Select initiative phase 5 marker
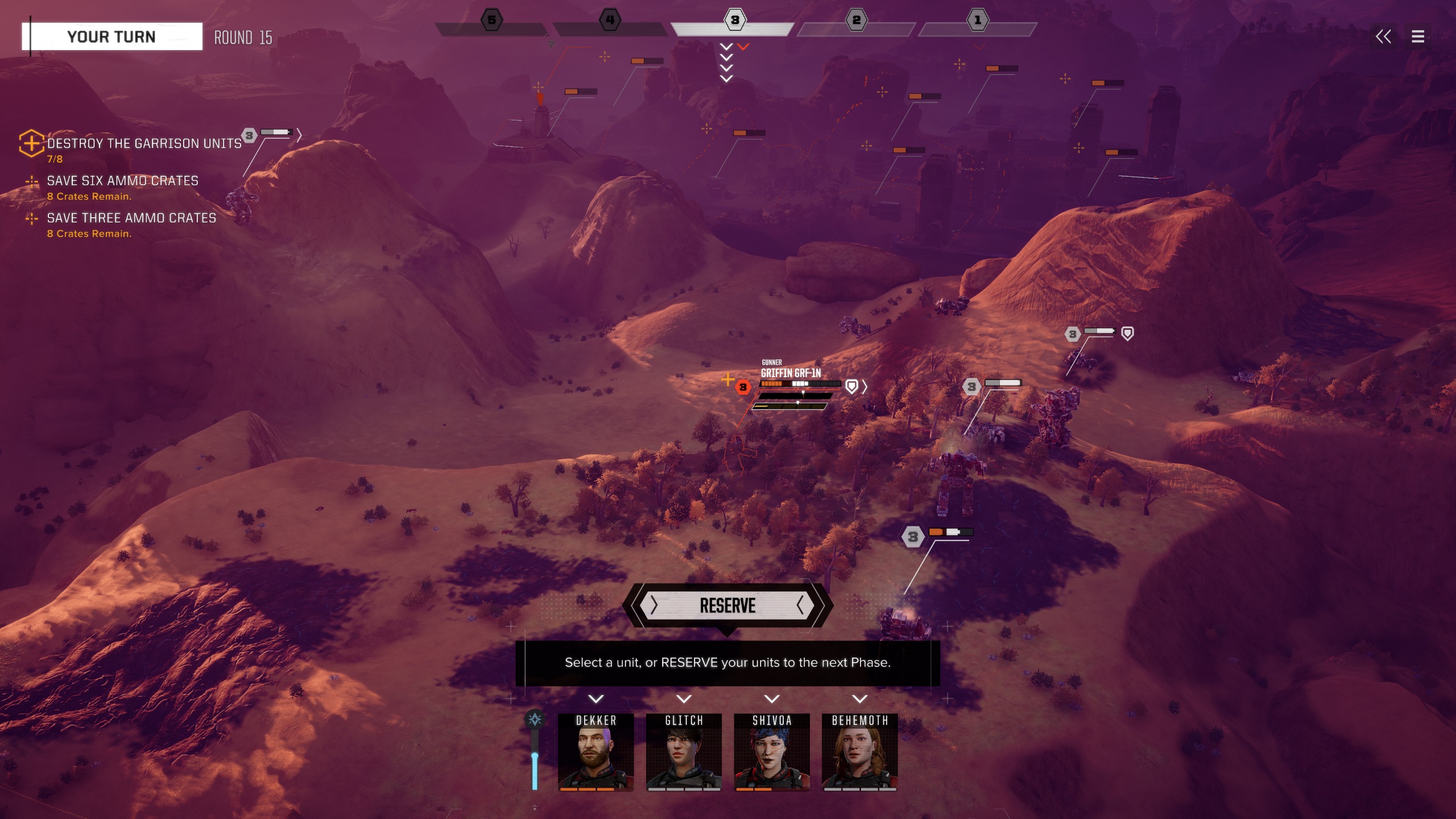The width and height of the screenshot is (1456, 819). pos(492,20)
